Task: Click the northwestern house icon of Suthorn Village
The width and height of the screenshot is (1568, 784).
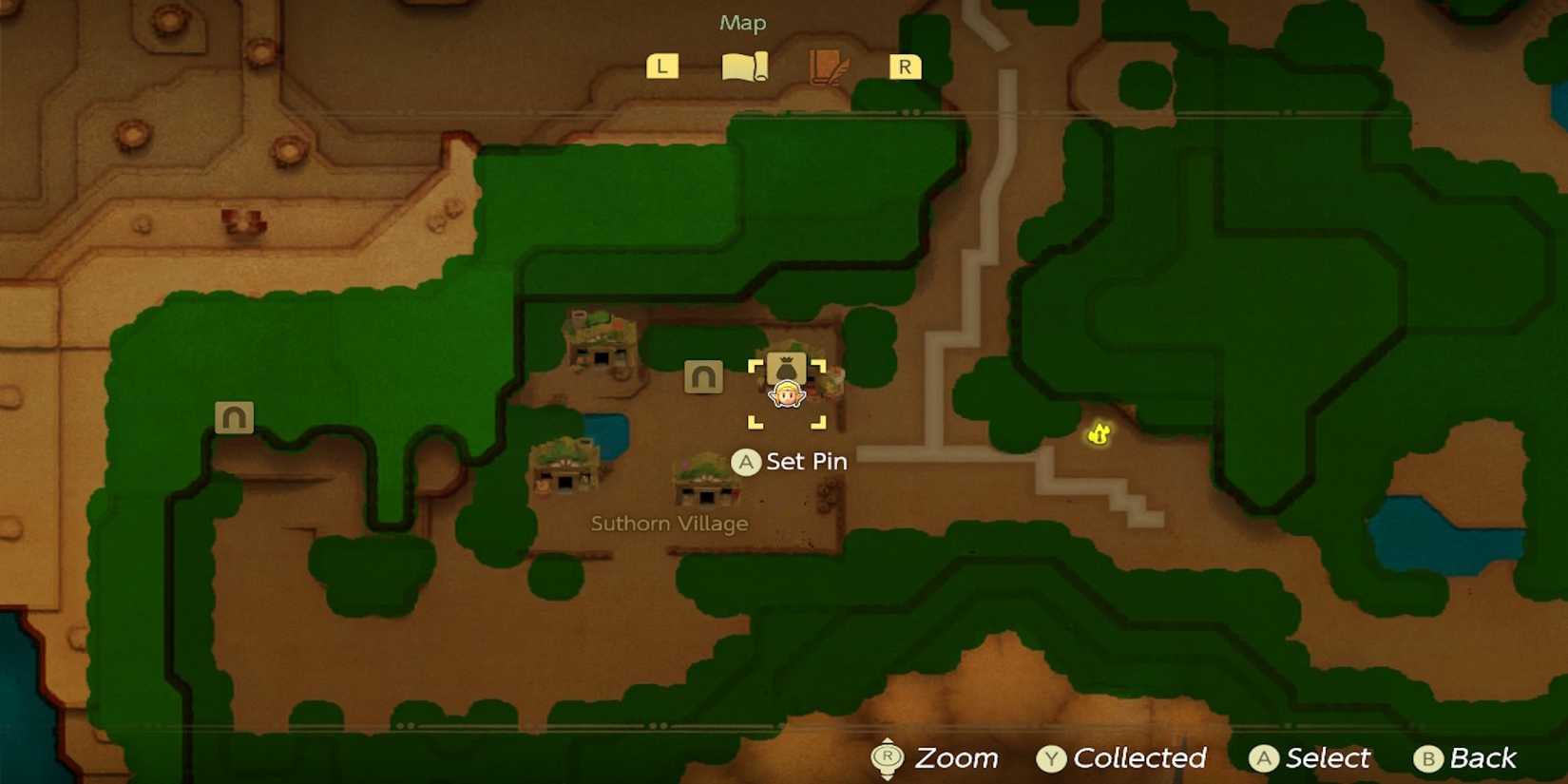Action: click(599, 338)
